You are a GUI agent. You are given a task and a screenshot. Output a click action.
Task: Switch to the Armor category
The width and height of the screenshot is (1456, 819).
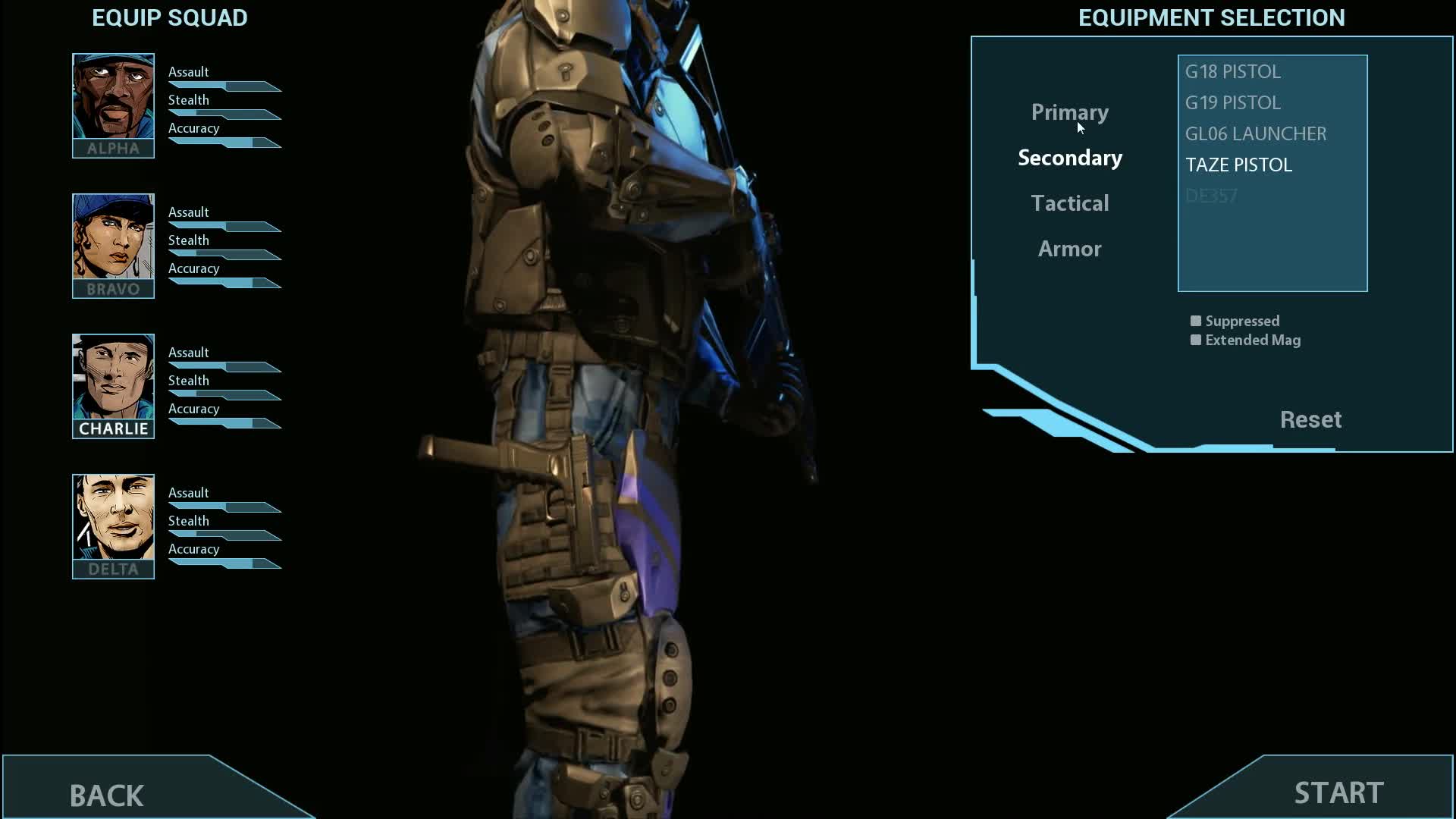pos(1069,249)
